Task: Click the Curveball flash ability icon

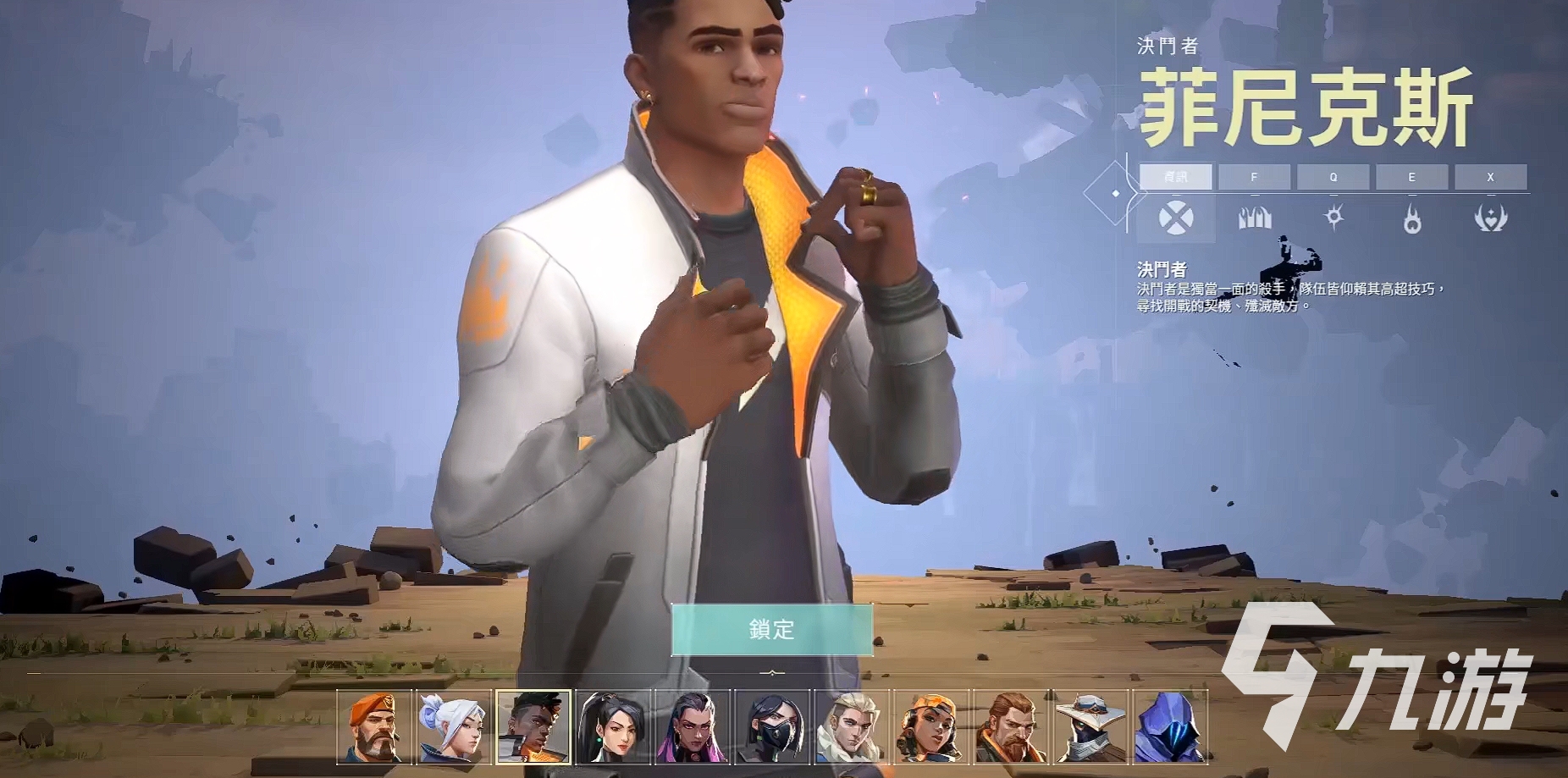Action: click(x=1333, y=218)
